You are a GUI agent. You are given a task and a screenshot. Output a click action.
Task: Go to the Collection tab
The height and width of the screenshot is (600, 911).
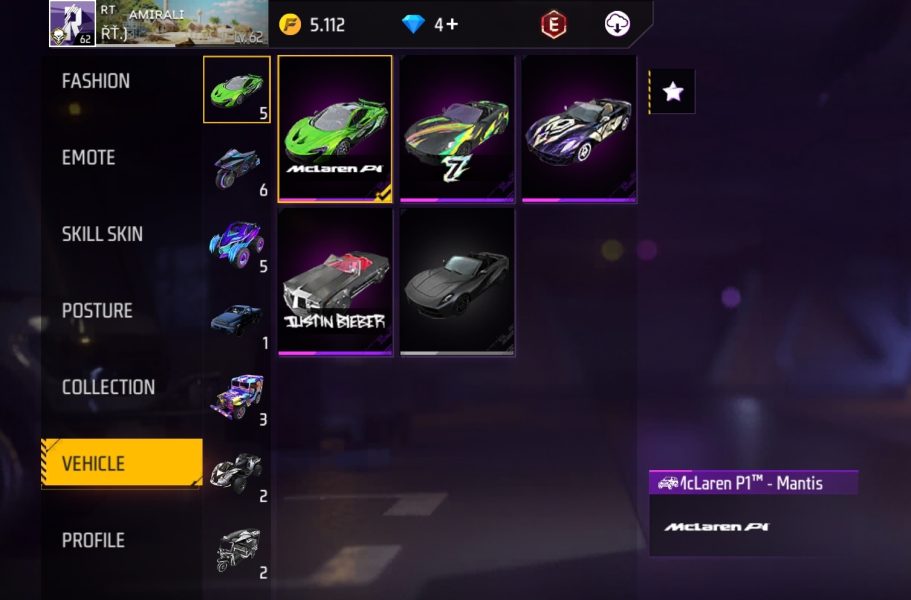[108, 387]
